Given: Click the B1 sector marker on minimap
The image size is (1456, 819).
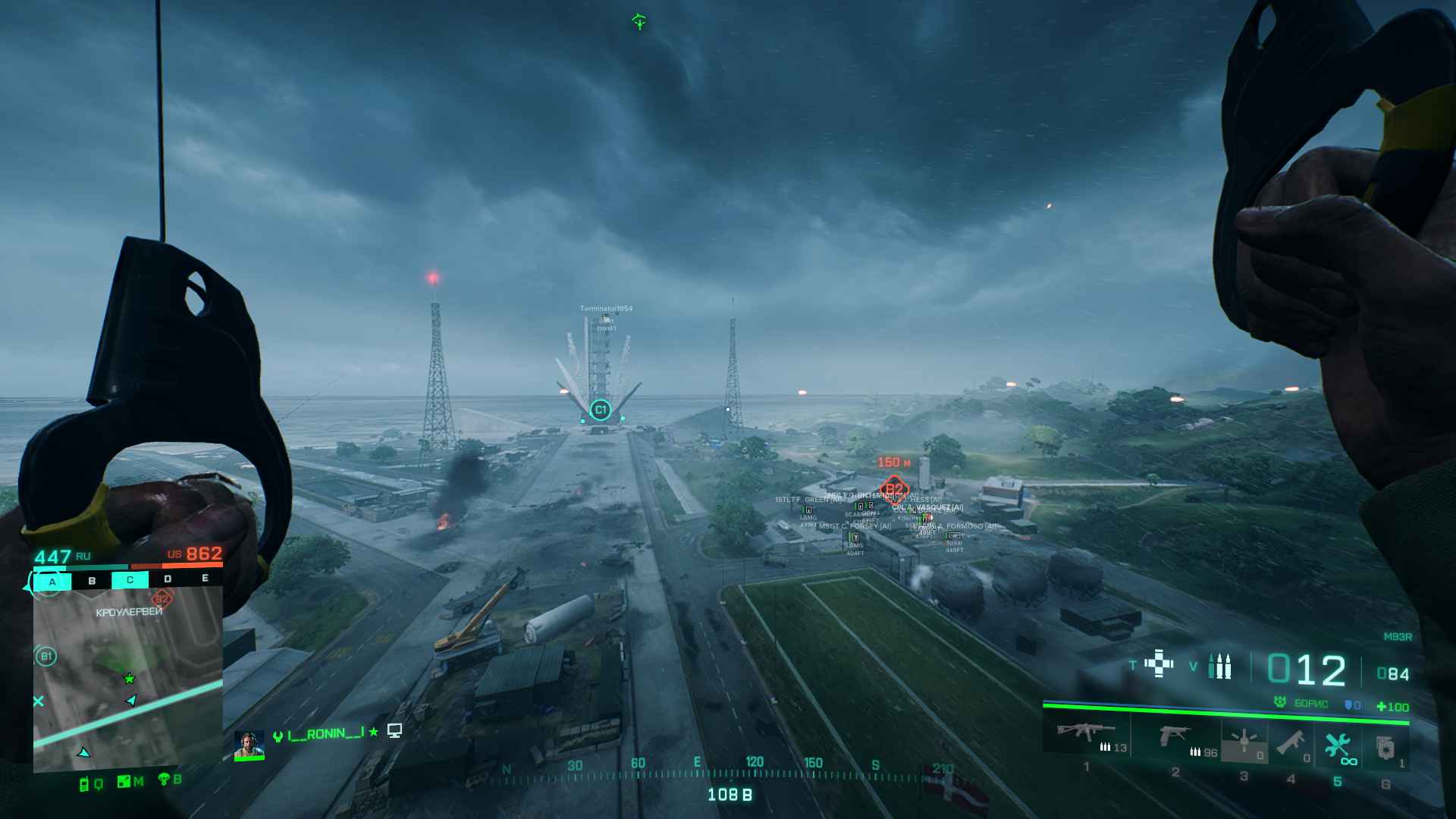Looking at the screenshot, I should click(45, 656).
